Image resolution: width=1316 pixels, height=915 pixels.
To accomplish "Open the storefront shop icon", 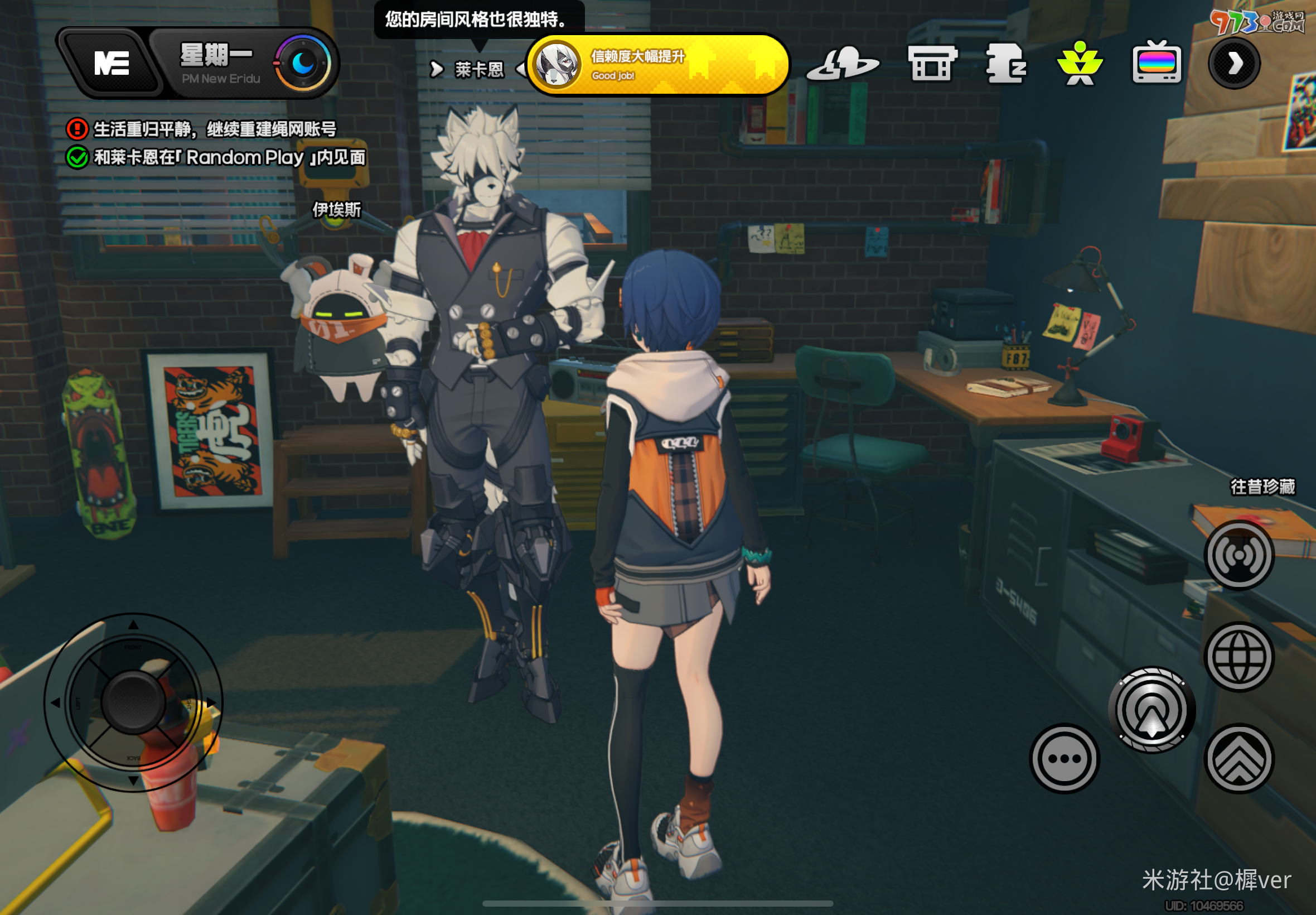I will click(932, 64).
